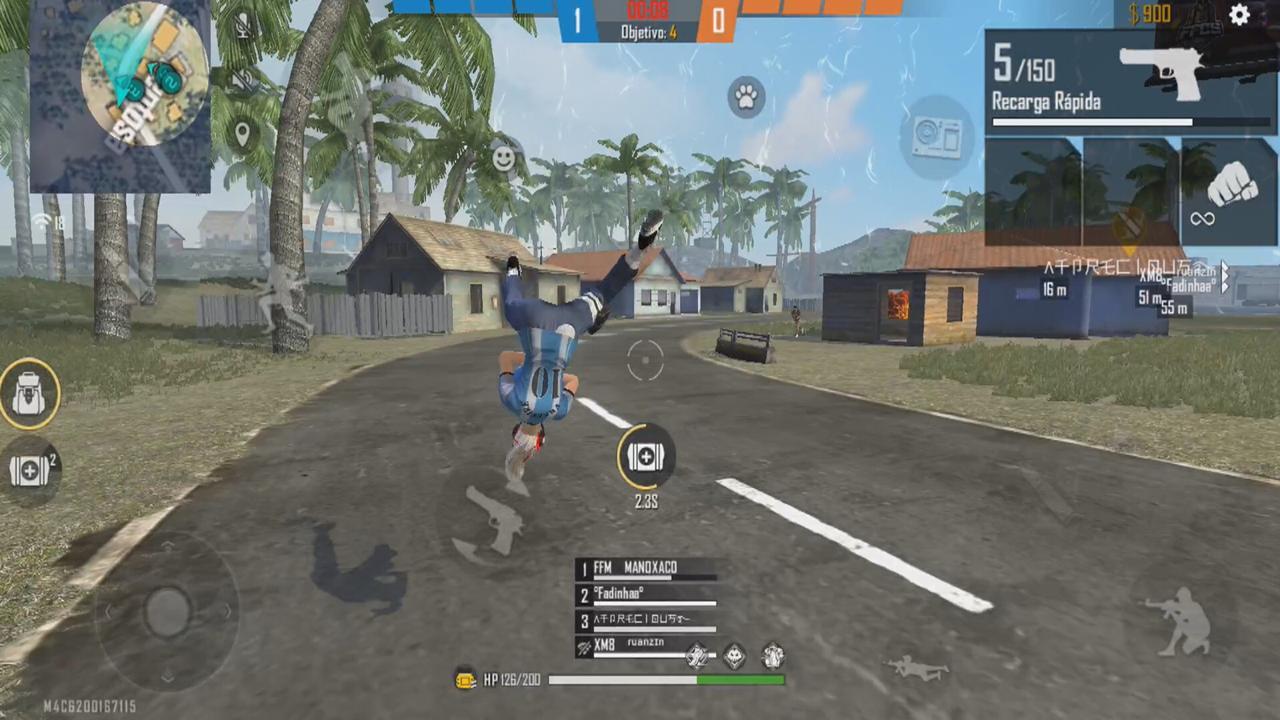
Task: Tap the map ping marker icon
Action: click(242, 133)
